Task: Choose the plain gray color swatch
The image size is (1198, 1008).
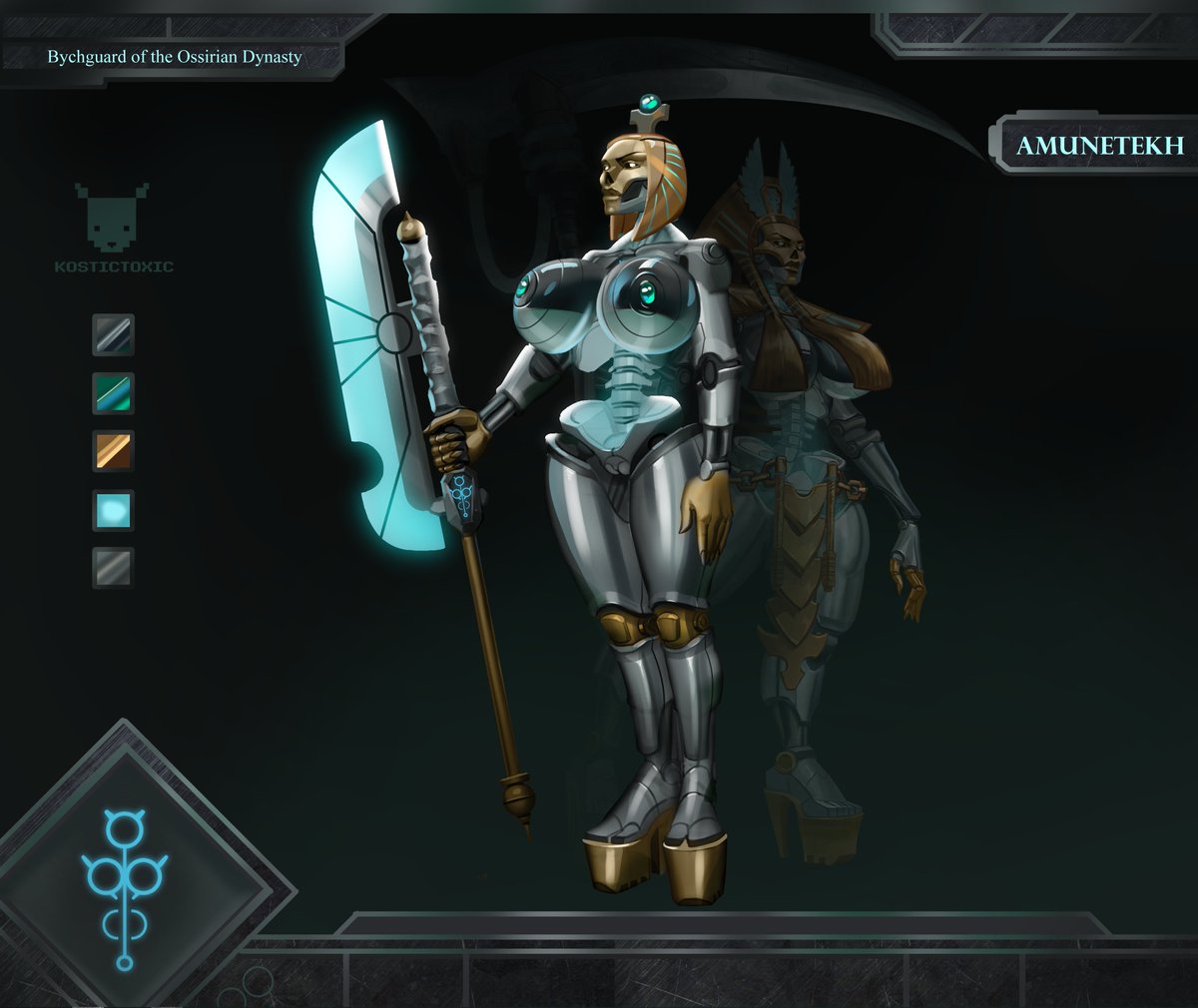Action: point(113,567)
